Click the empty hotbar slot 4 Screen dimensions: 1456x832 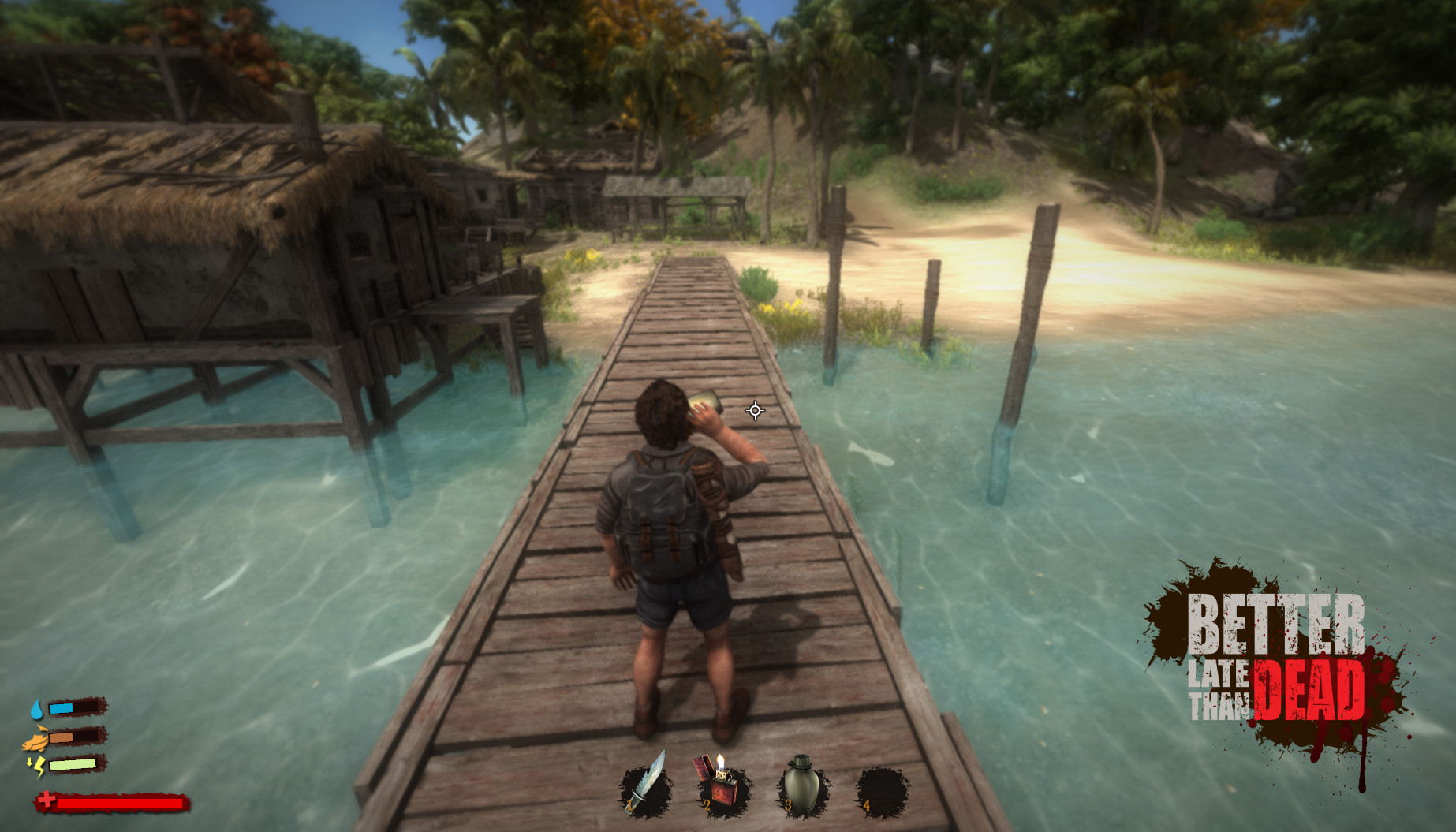pyautogui.click(x=881, y=789)
